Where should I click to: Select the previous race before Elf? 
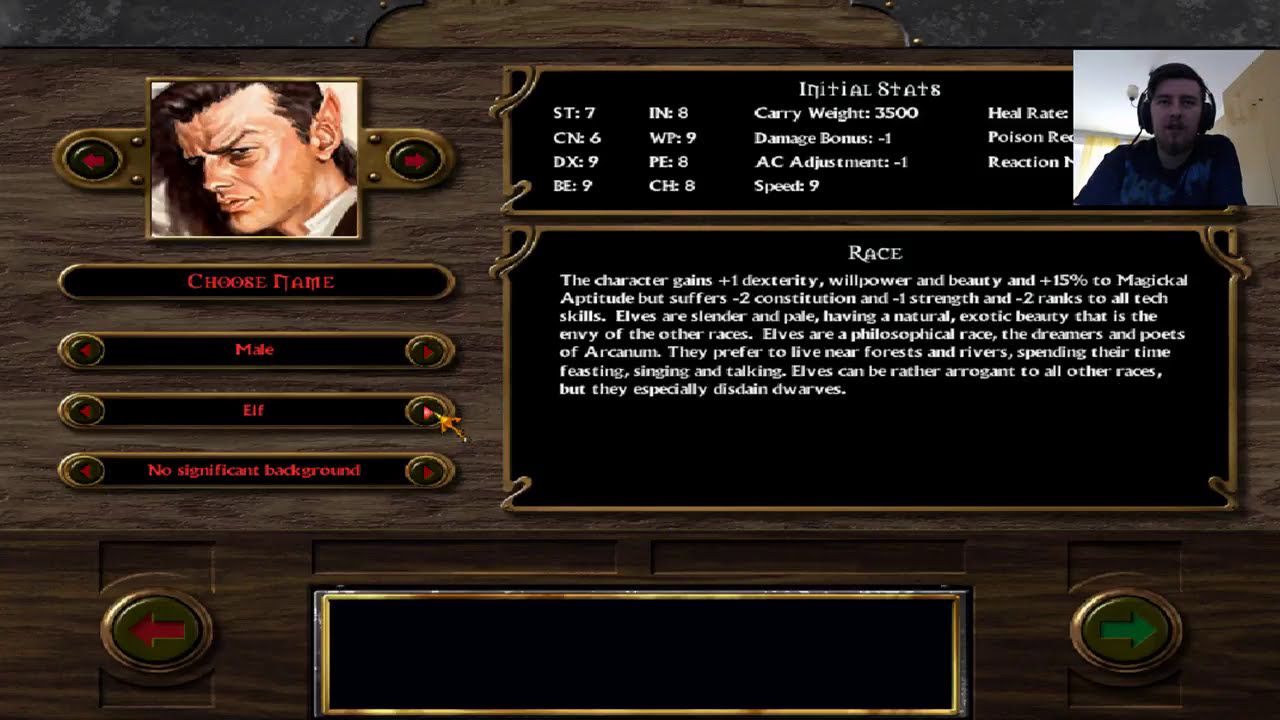(x=86, y=411)
